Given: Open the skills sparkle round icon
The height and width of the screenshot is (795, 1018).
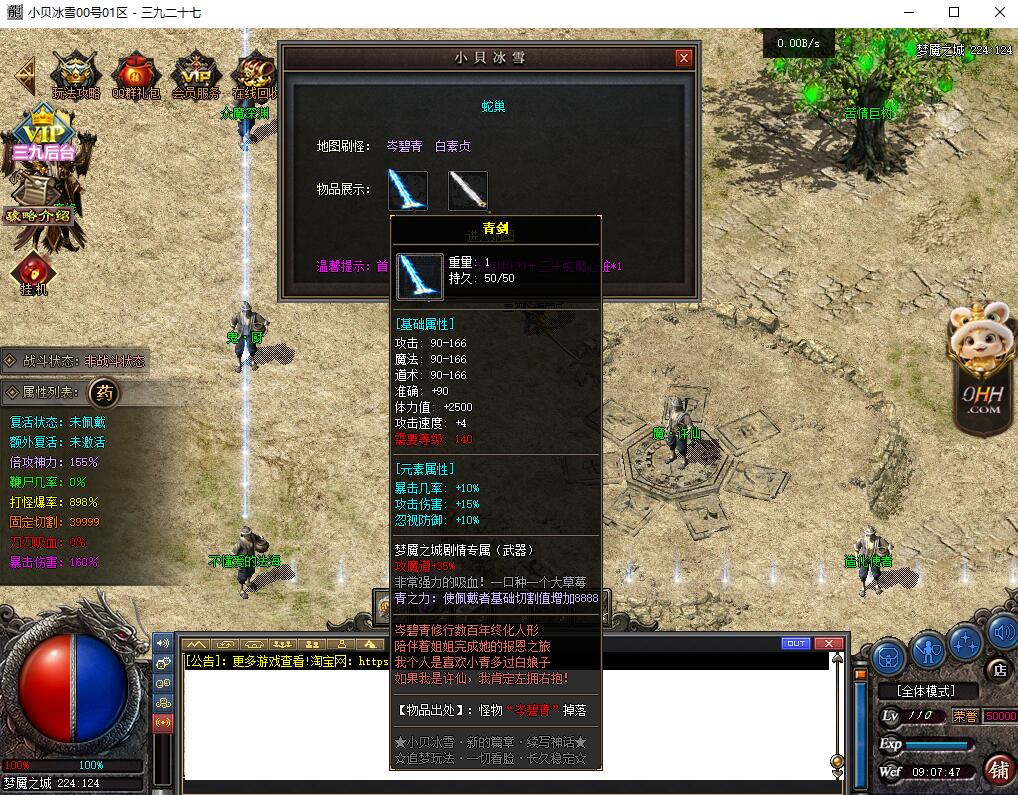Looking at the screenshot, I should [966, 641].
